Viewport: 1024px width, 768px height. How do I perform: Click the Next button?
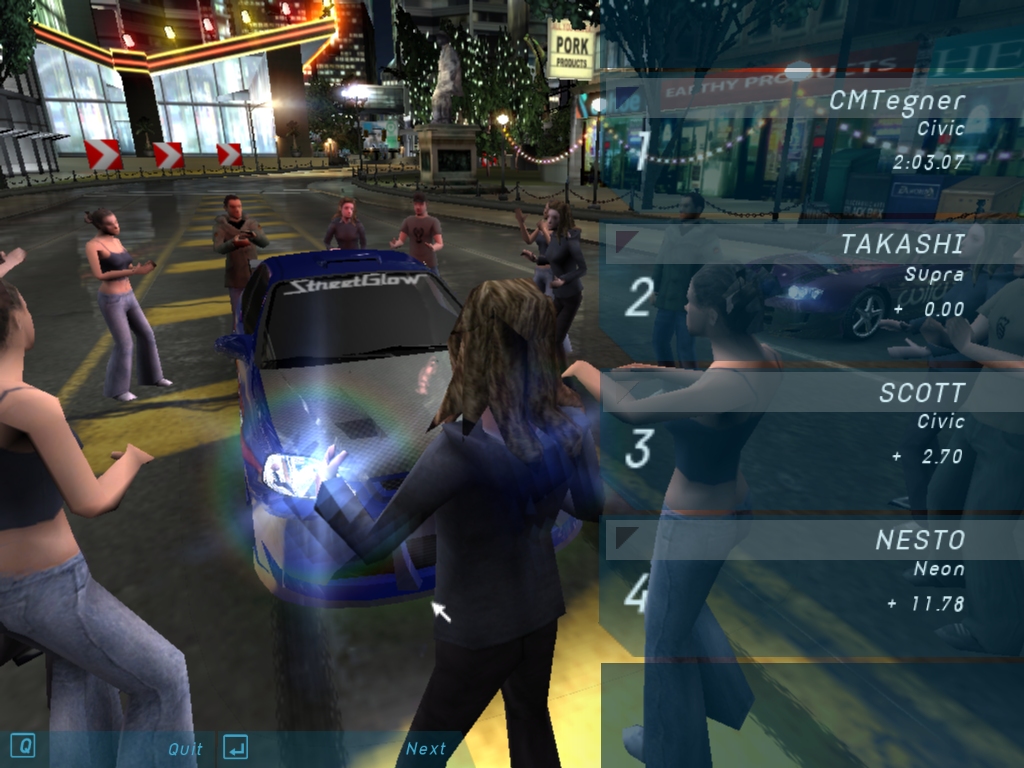click(425, 748)
